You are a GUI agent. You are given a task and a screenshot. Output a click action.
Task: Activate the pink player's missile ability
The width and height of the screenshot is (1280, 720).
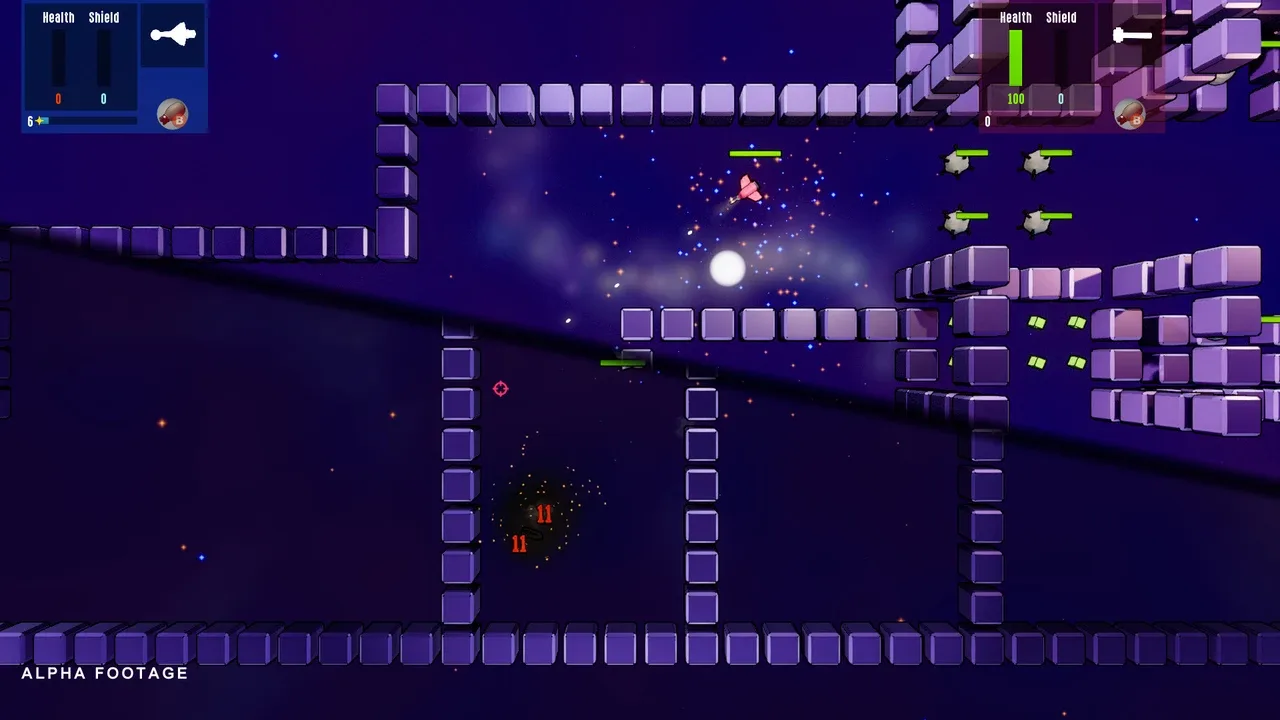coord(1129,114)
